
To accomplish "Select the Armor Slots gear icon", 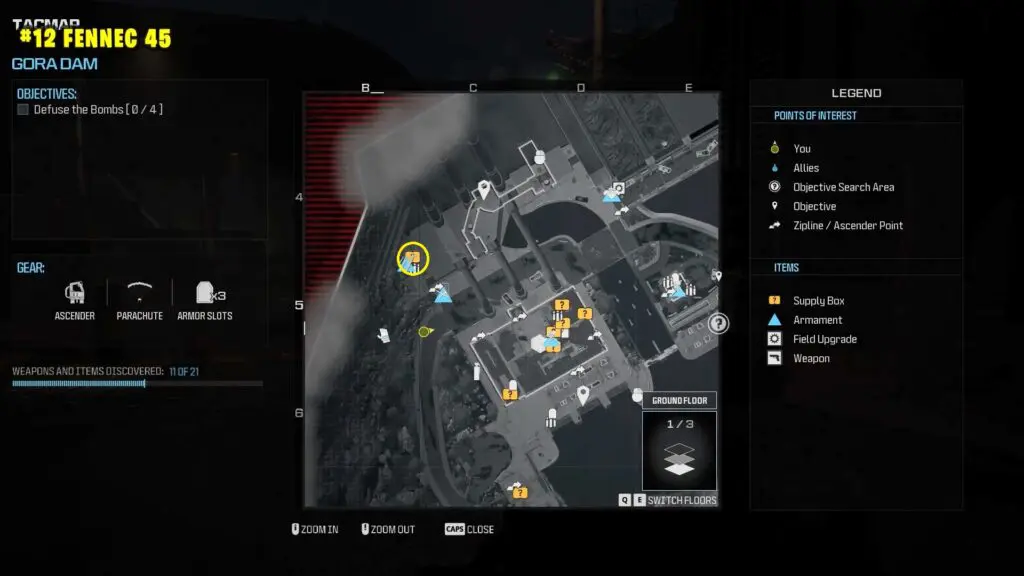I will coord(206,294).
